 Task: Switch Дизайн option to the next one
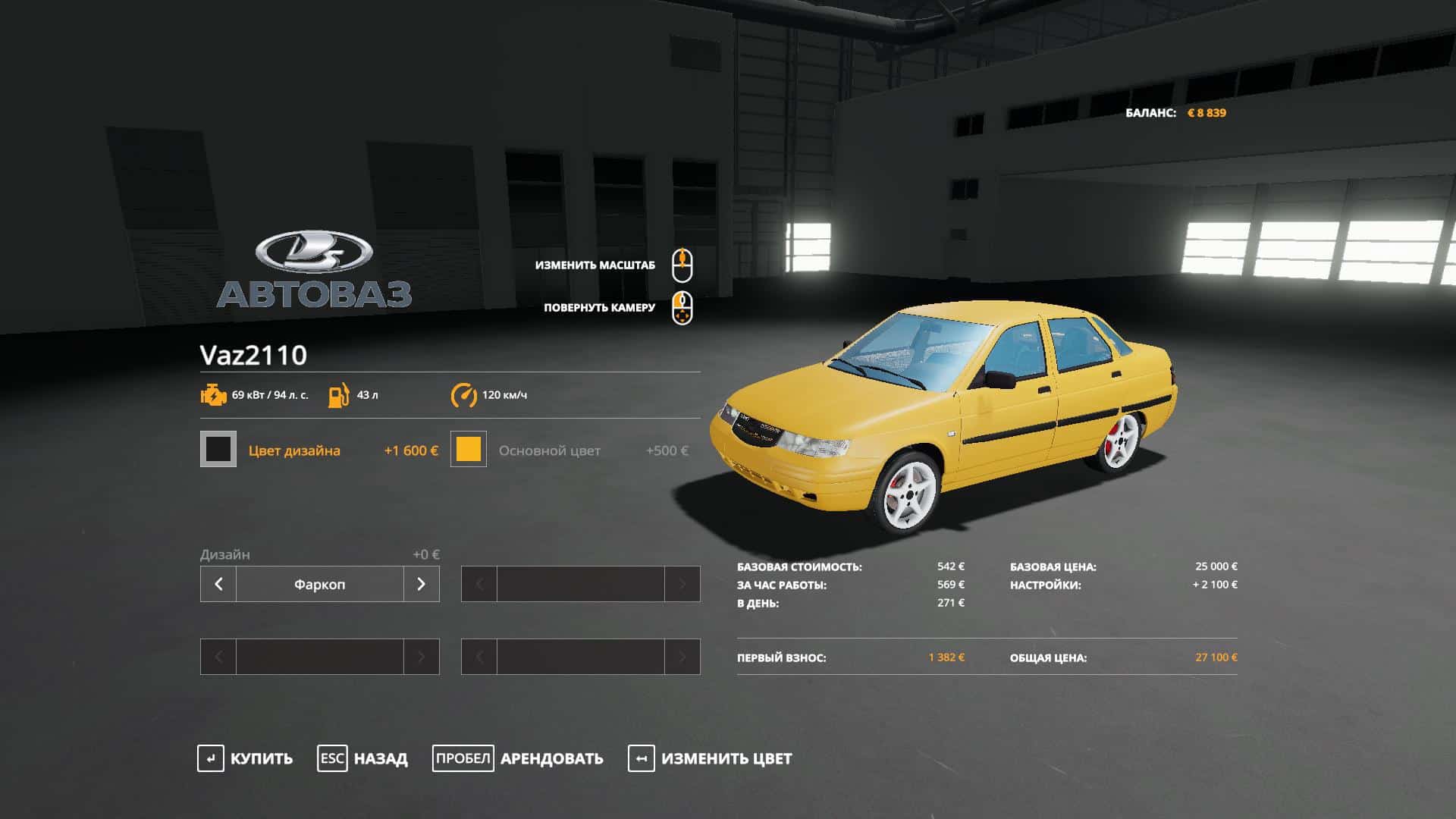422,584
